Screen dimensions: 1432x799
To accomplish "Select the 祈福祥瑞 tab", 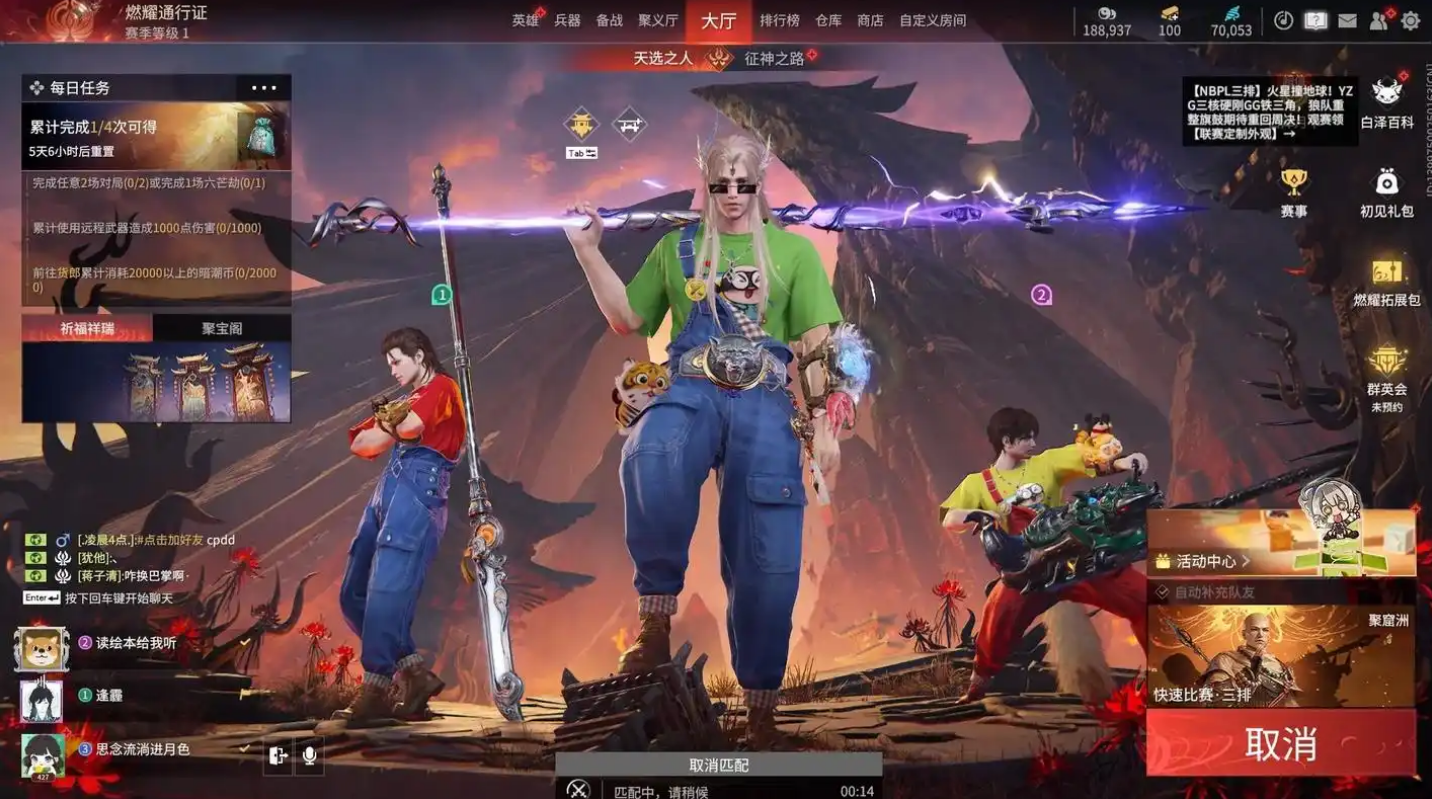I will coord(87,328).
